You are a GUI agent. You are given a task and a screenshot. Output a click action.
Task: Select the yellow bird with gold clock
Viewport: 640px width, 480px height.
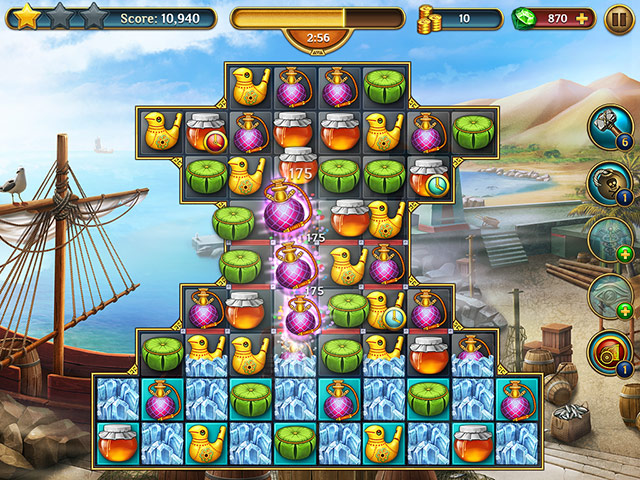(384, 309)
